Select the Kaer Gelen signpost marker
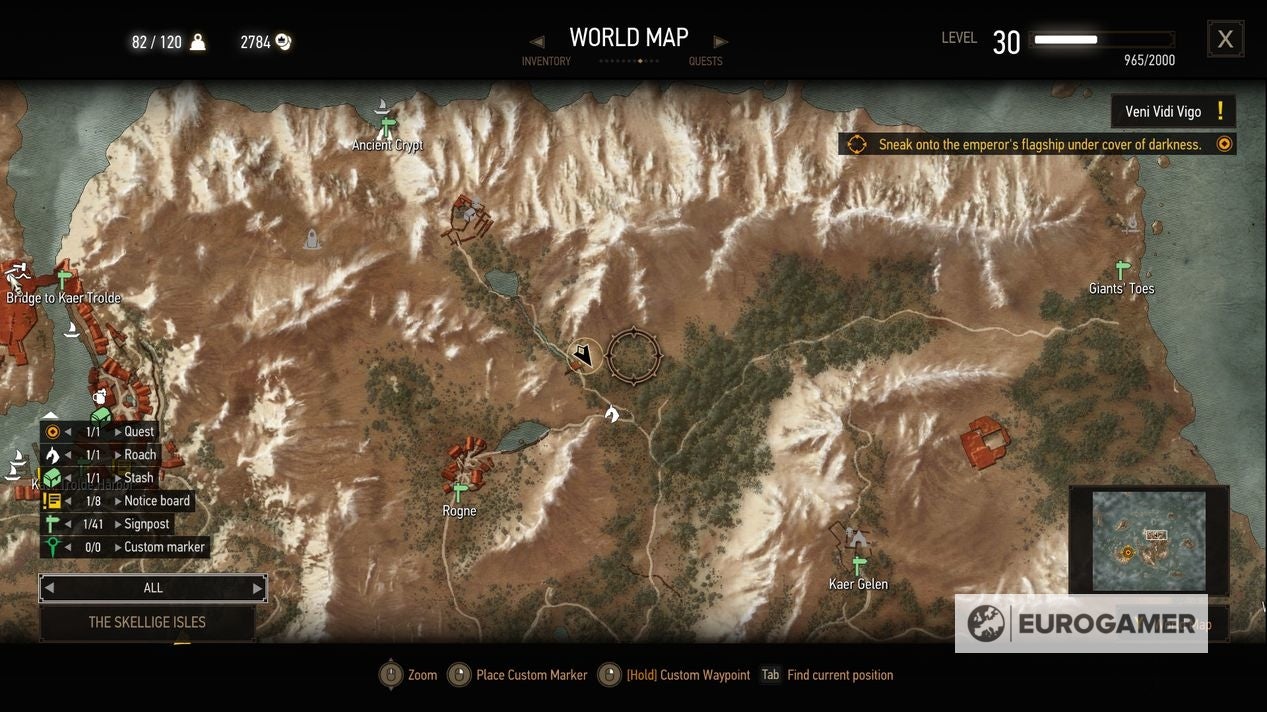The height and width of the screenshot is (712, 1267). coord(858,565)
